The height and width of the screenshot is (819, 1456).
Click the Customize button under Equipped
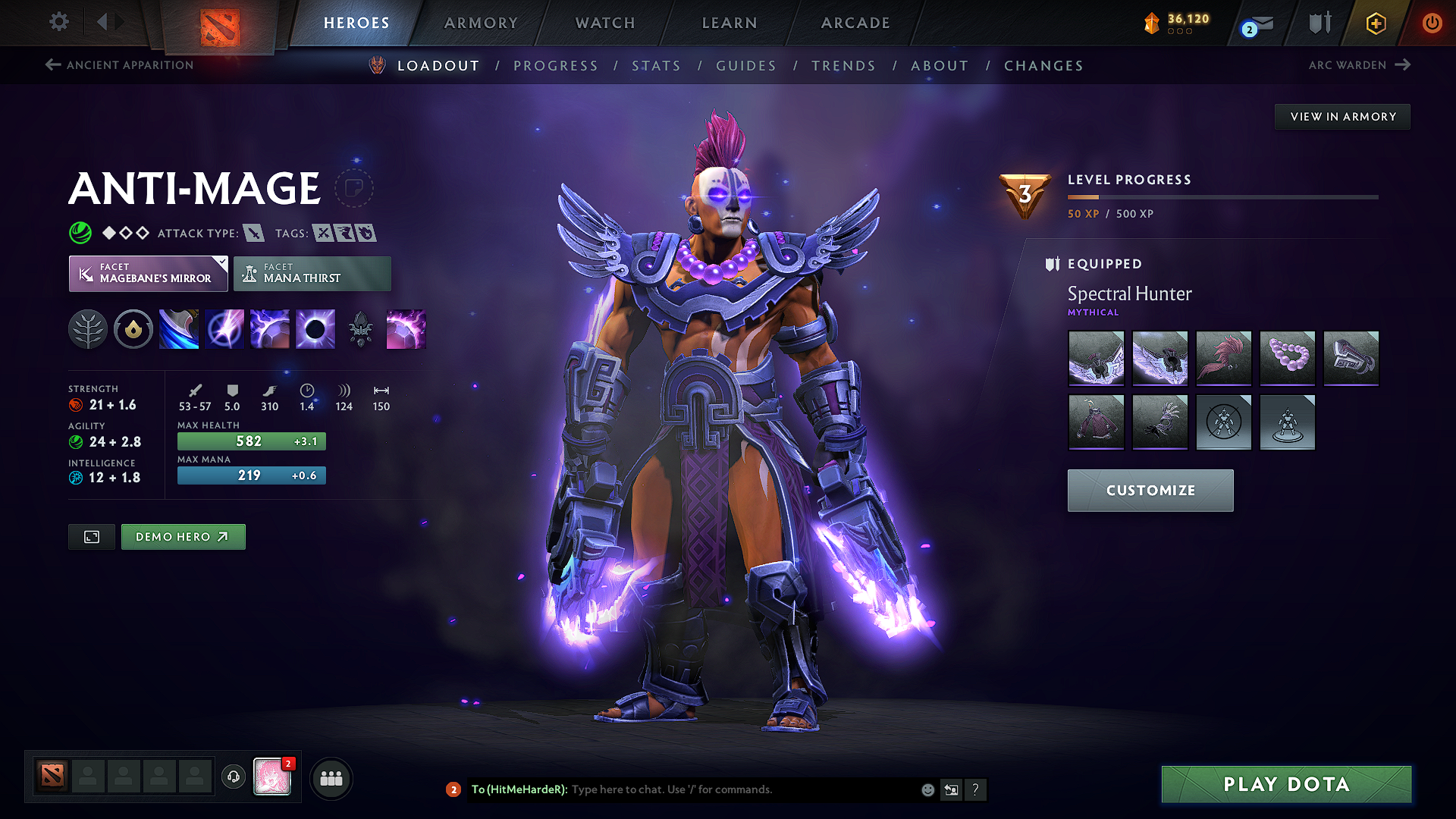pyautogui.click(x=1150, y=490)
